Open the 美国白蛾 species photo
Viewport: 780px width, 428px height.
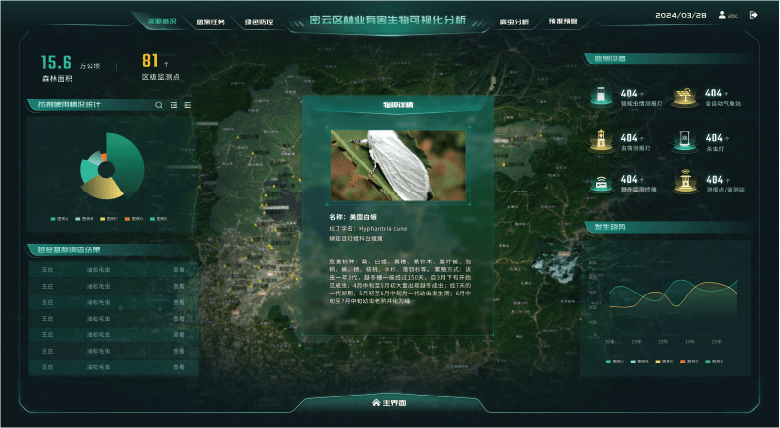[398, 165]
